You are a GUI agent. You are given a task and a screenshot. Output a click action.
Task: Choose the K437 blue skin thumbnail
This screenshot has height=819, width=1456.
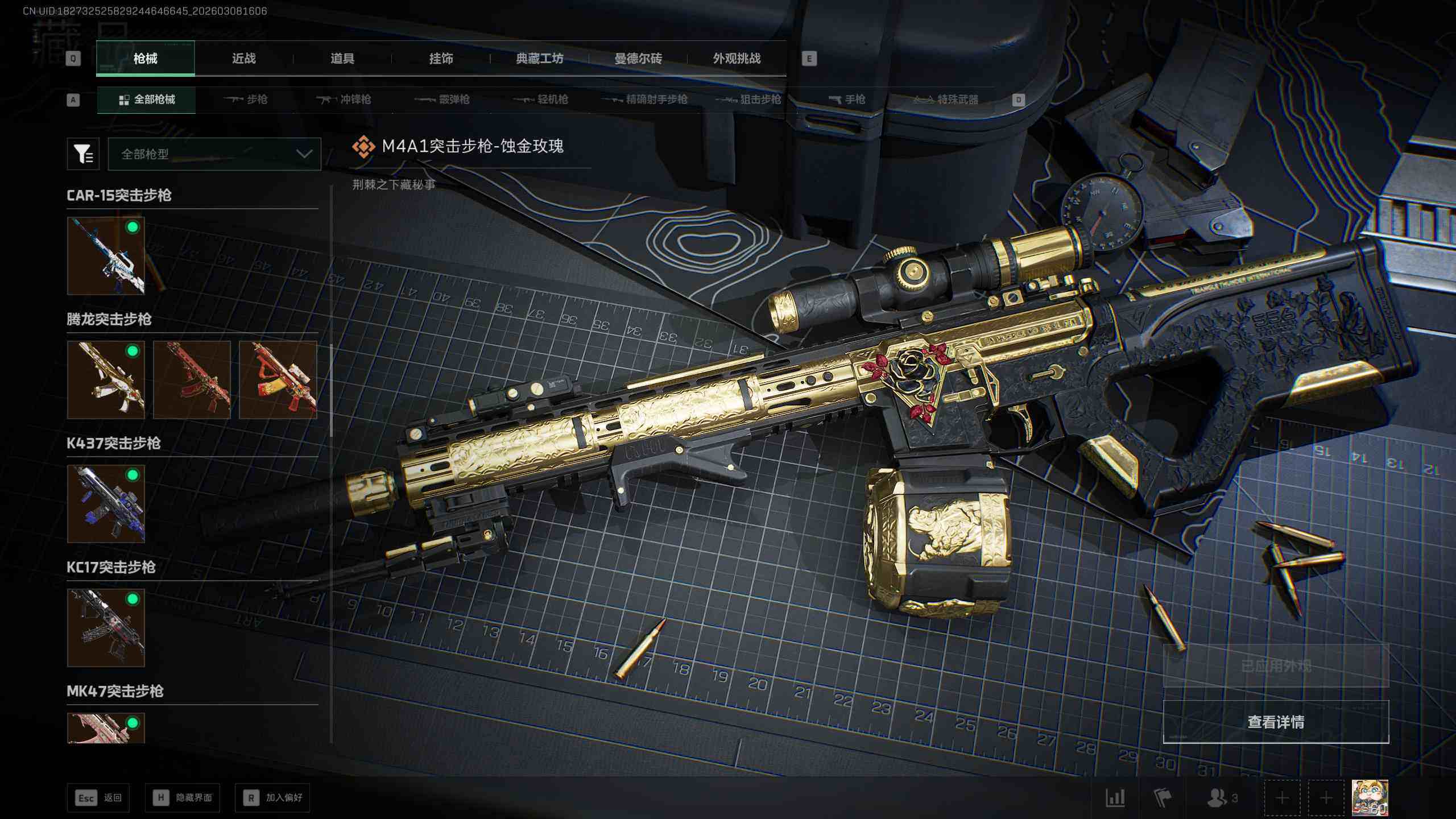pyautogui.click(x=106, y=504)
